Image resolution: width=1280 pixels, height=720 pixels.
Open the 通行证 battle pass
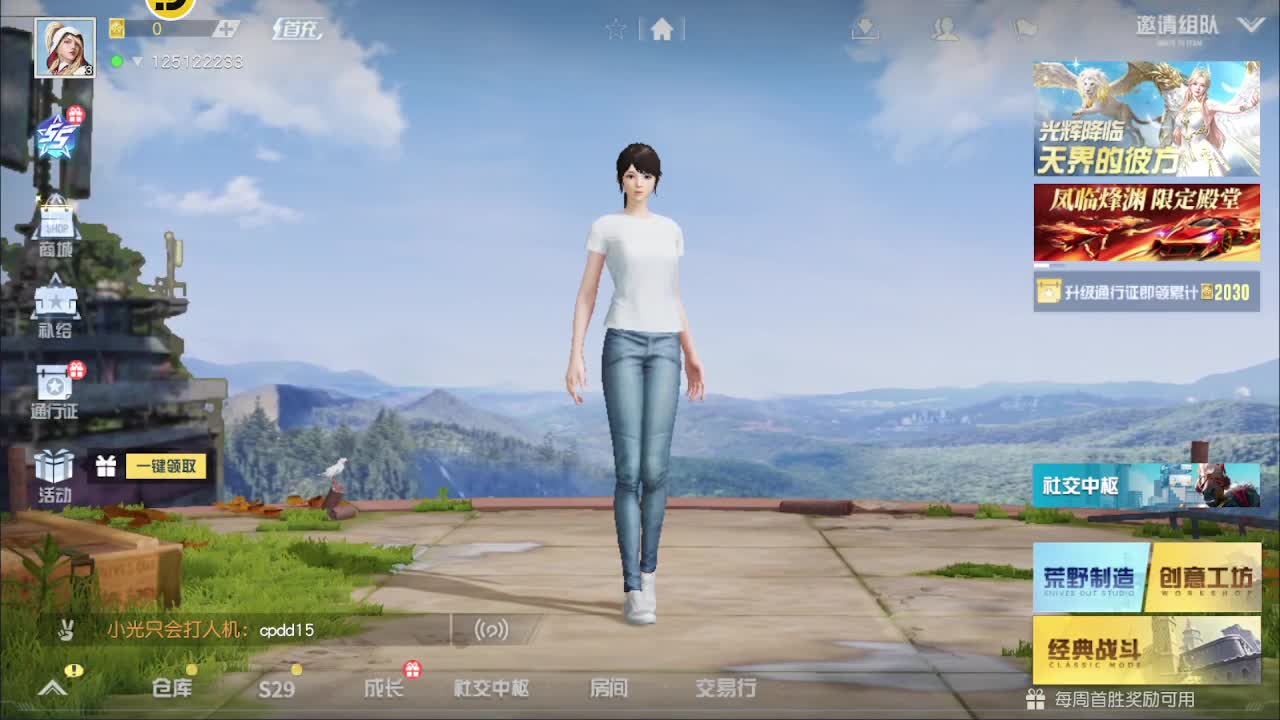click(x=55, y=390)
